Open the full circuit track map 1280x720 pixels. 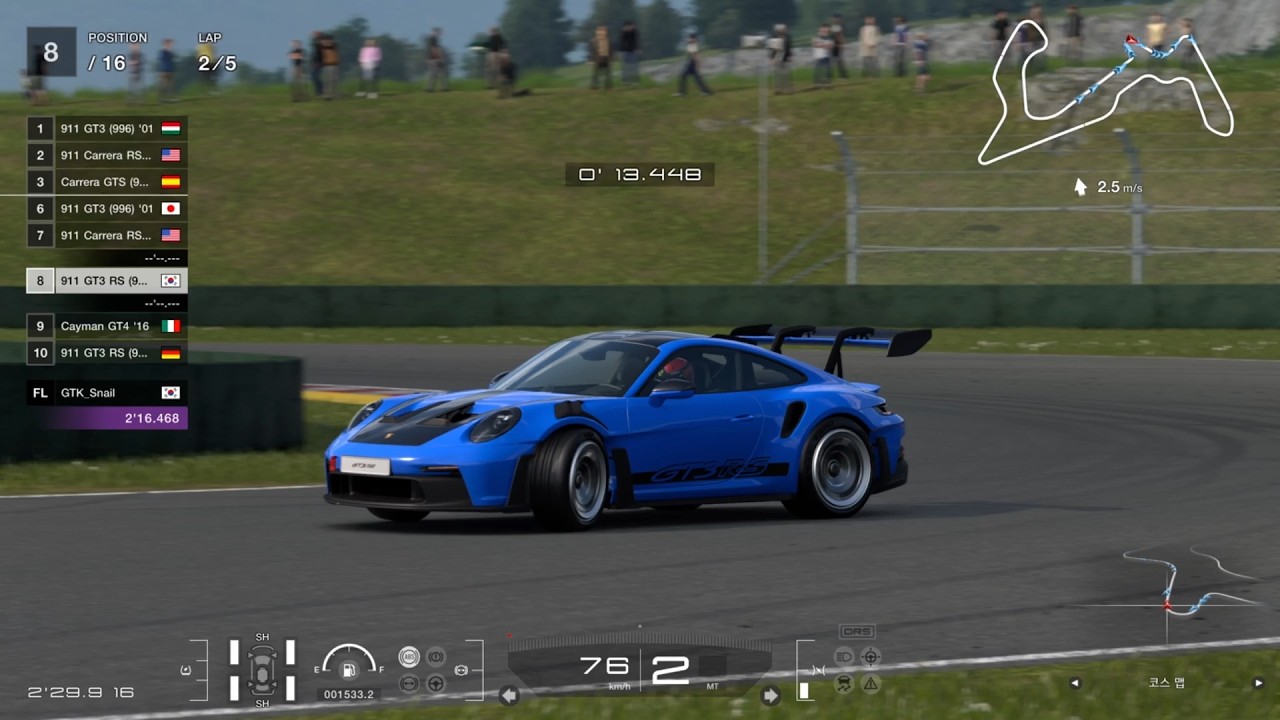click(1105, 92)
